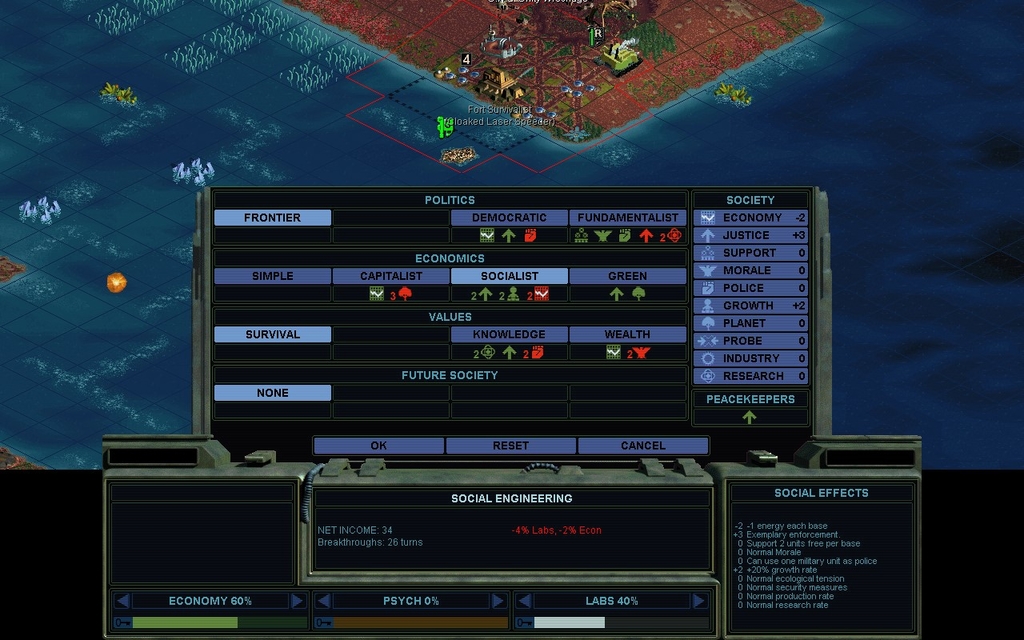Select Socialist economics
1024x640 pixels.
click(x=509, y=276)
